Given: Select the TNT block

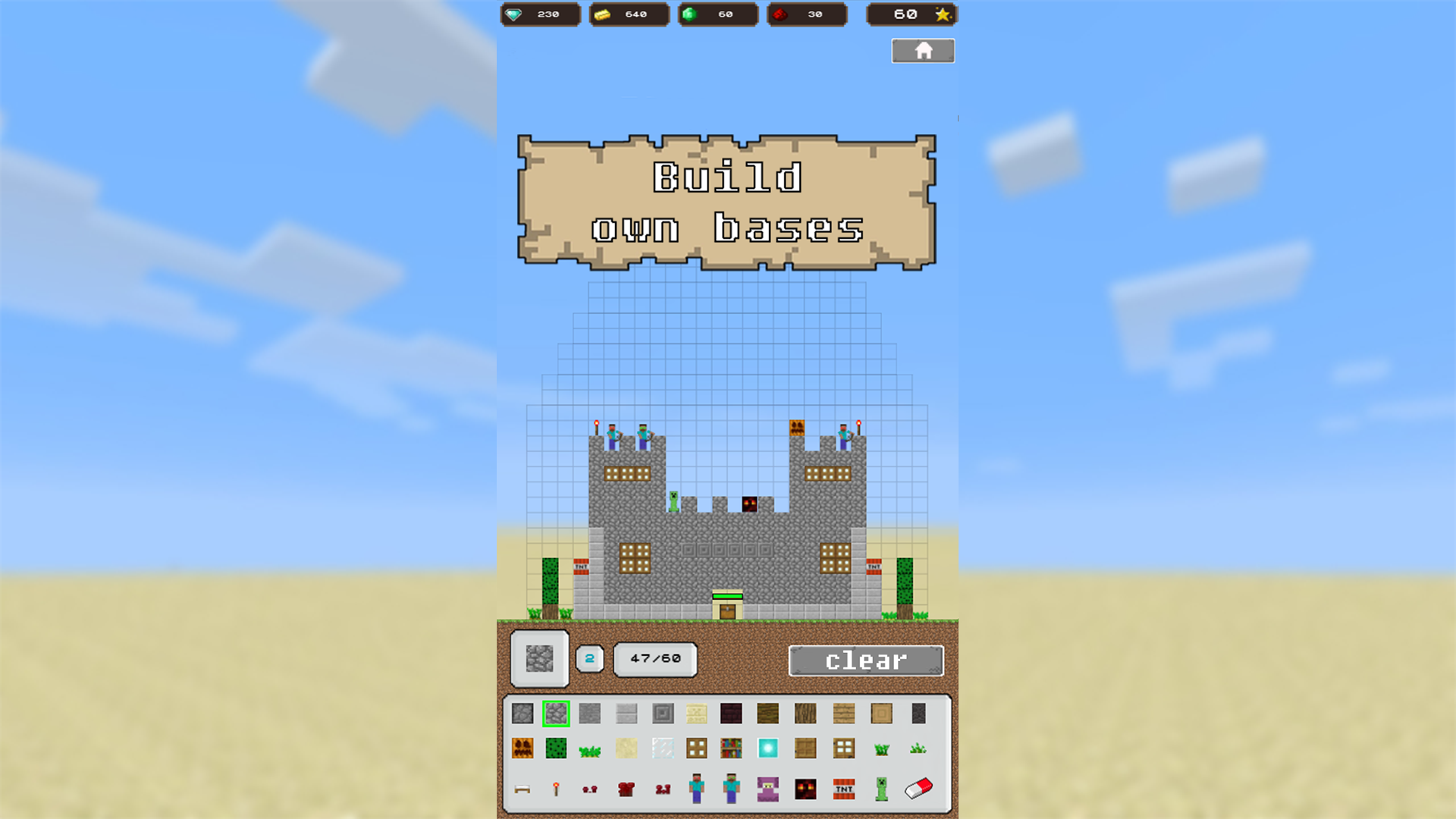Looking at the screenshot, I should tap(843, 789).
